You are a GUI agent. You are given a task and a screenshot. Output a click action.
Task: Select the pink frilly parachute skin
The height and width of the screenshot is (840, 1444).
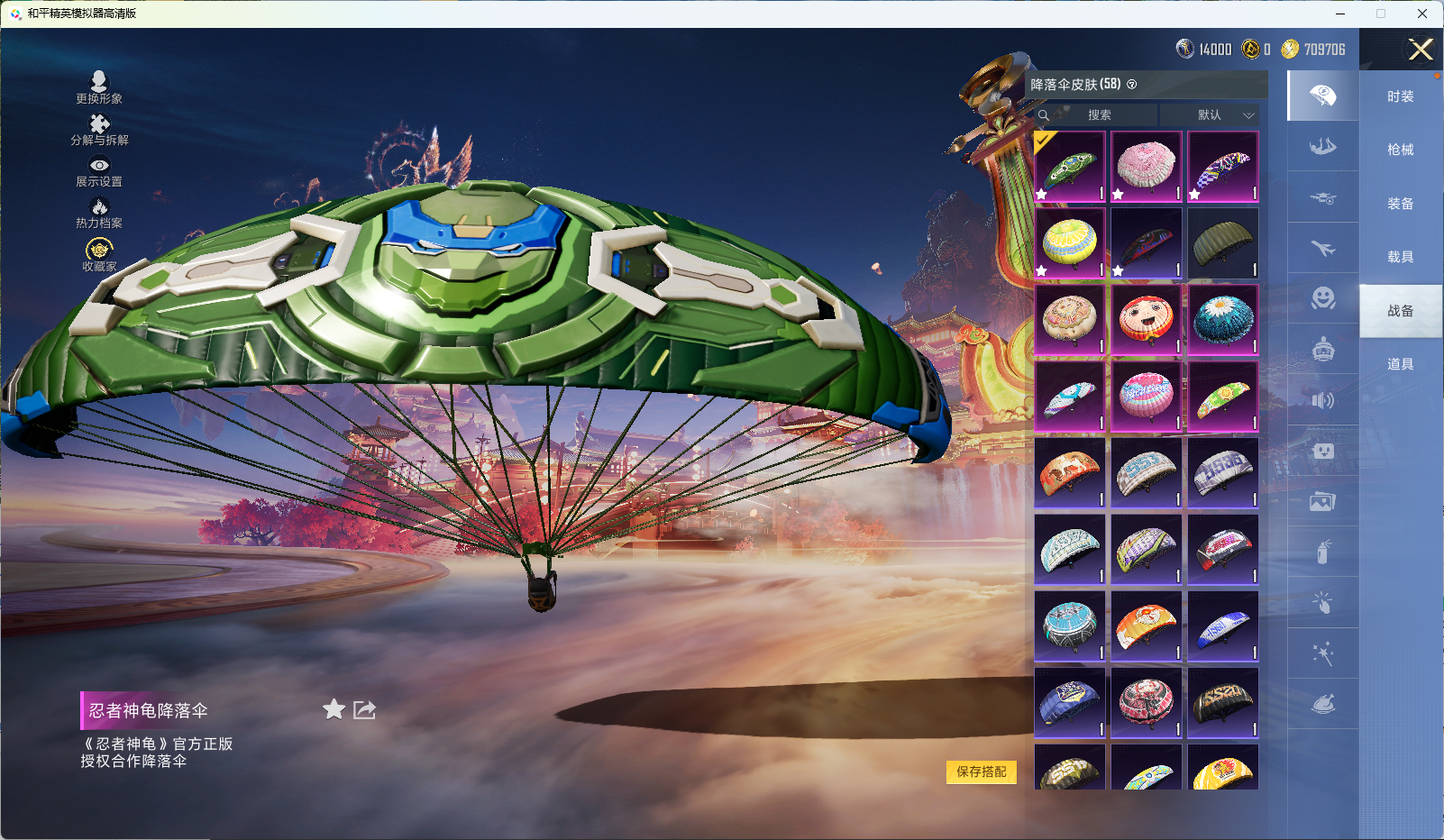(1146, 167)
